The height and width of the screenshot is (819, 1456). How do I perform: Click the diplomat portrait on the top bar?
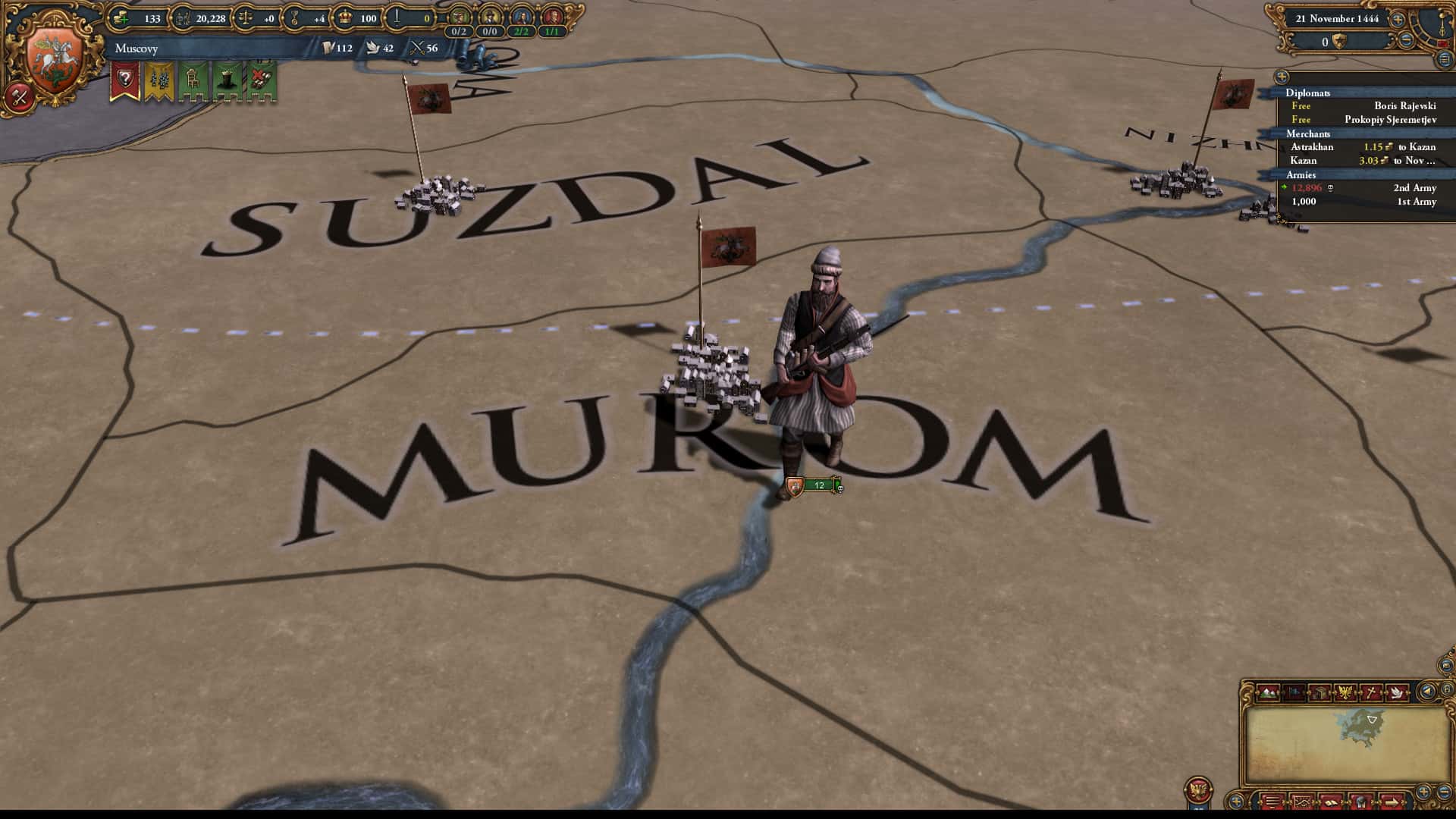[x=458, y=17]
